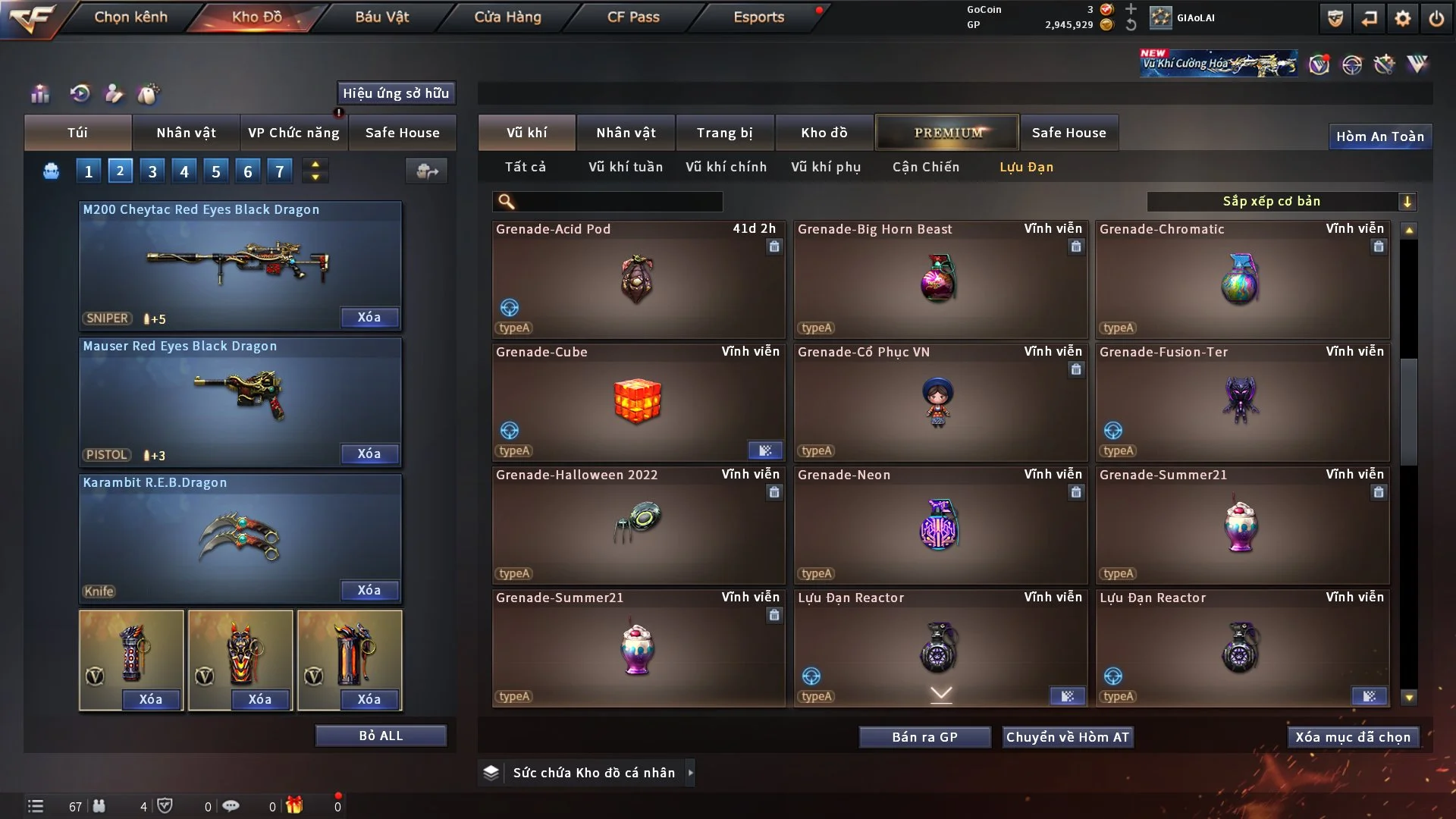Open the CF Pass menu
Image resolution: width=1456 pixels, height=819 pixels.
pos(633,17)
